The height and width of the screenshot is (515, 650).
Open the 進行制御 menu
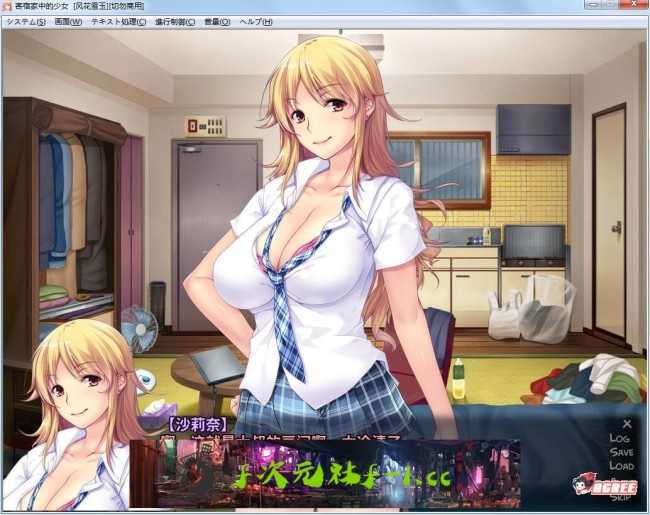pos(175,21)
